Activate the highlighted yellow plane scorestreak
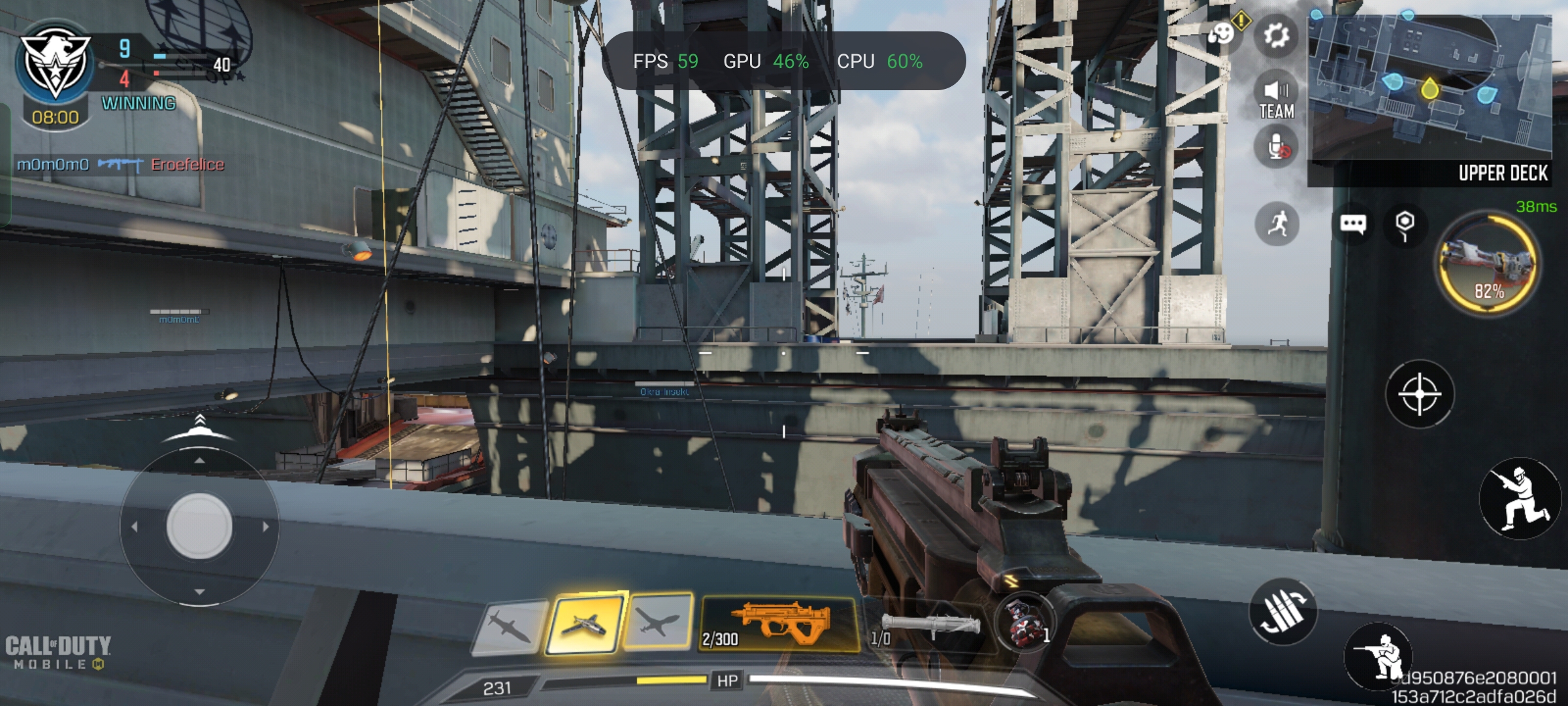This screenshot has width=1568, height=706. tap(584, 624)
